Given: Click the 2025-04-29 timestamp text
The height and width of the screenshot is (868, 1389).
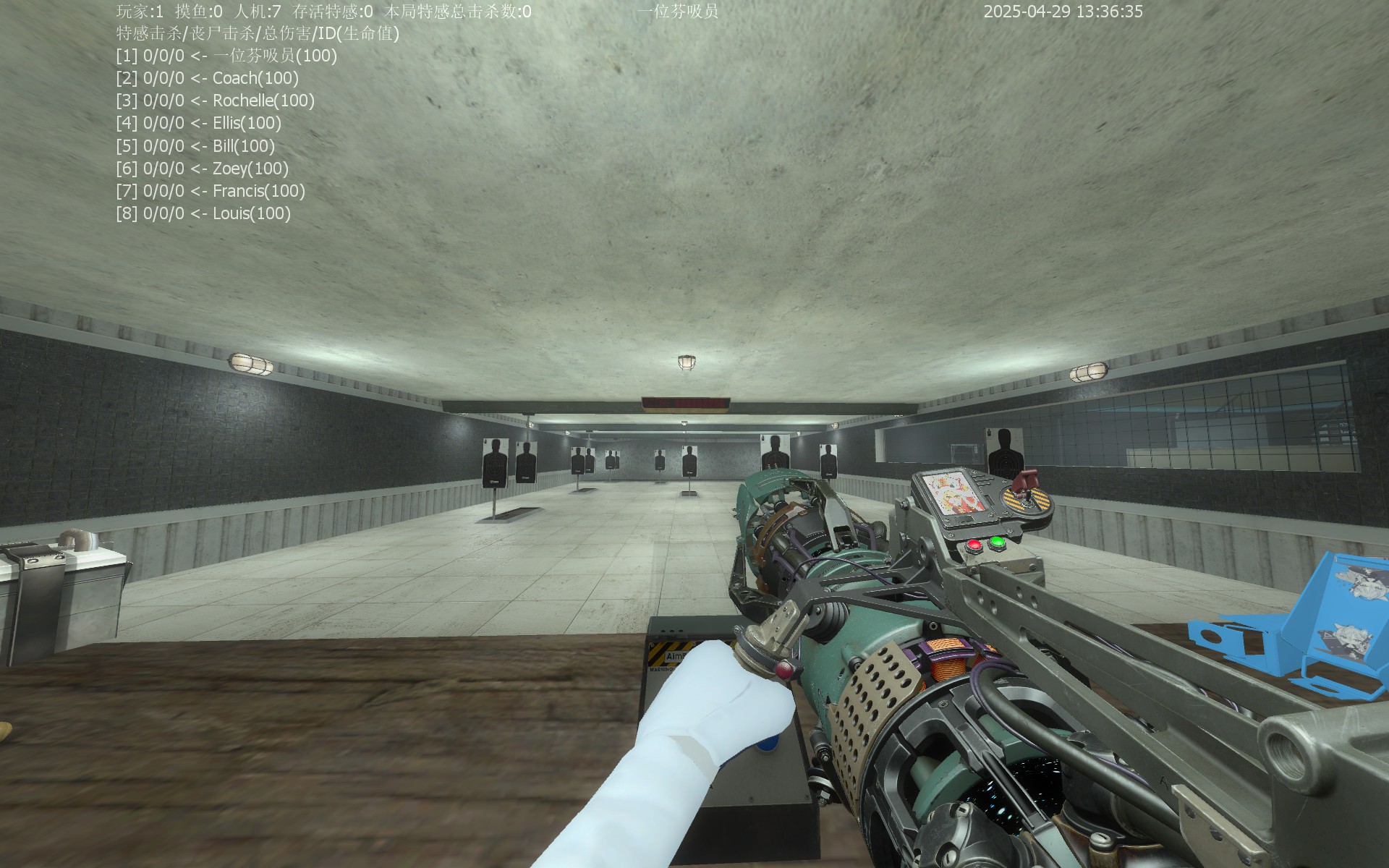Looking at the screenshot, I should (x=1062, y=12).
